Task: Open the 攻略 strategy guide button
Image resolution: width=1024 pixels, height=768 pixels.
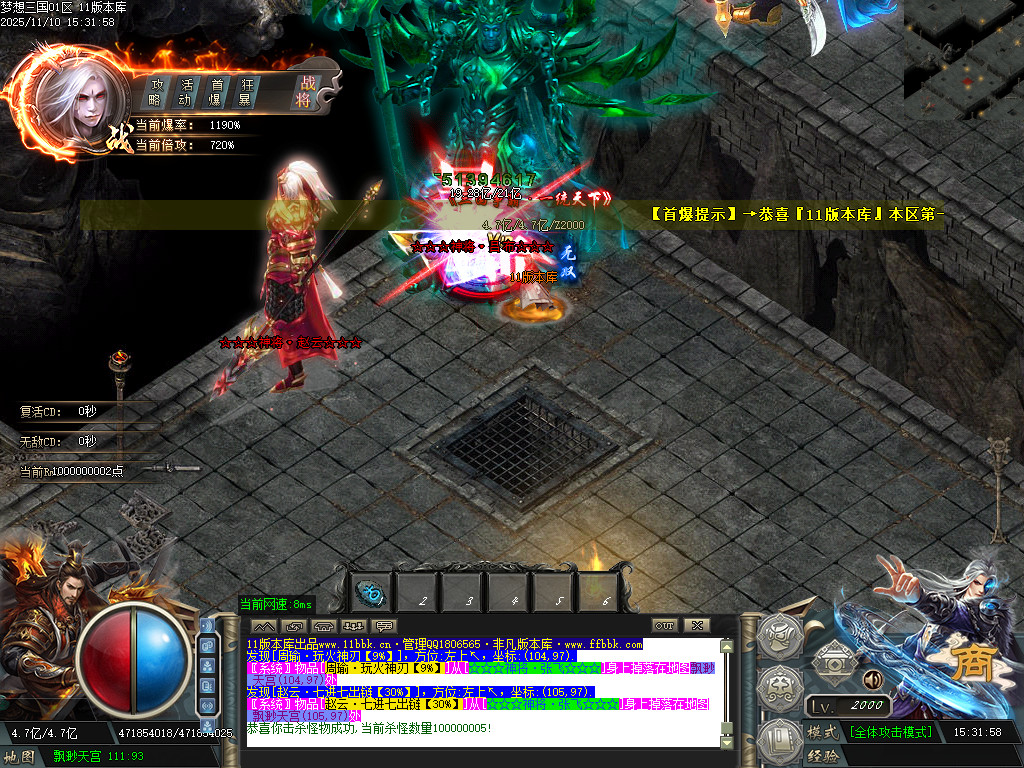Action: [156, 91]
